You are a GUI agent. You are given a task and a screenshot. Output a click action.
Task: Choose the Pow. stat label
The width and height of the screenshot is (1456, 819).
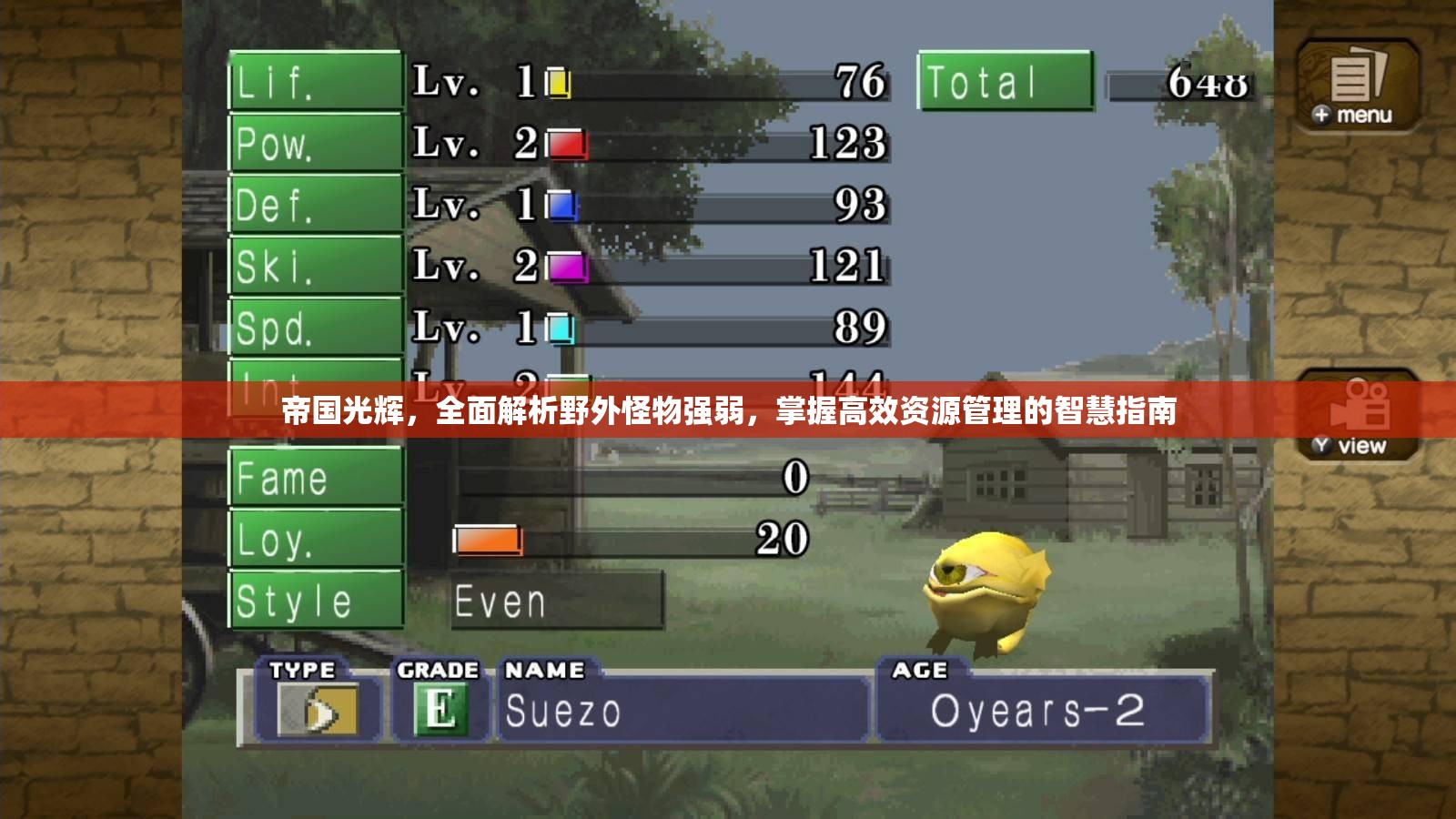tap(315, 143)
